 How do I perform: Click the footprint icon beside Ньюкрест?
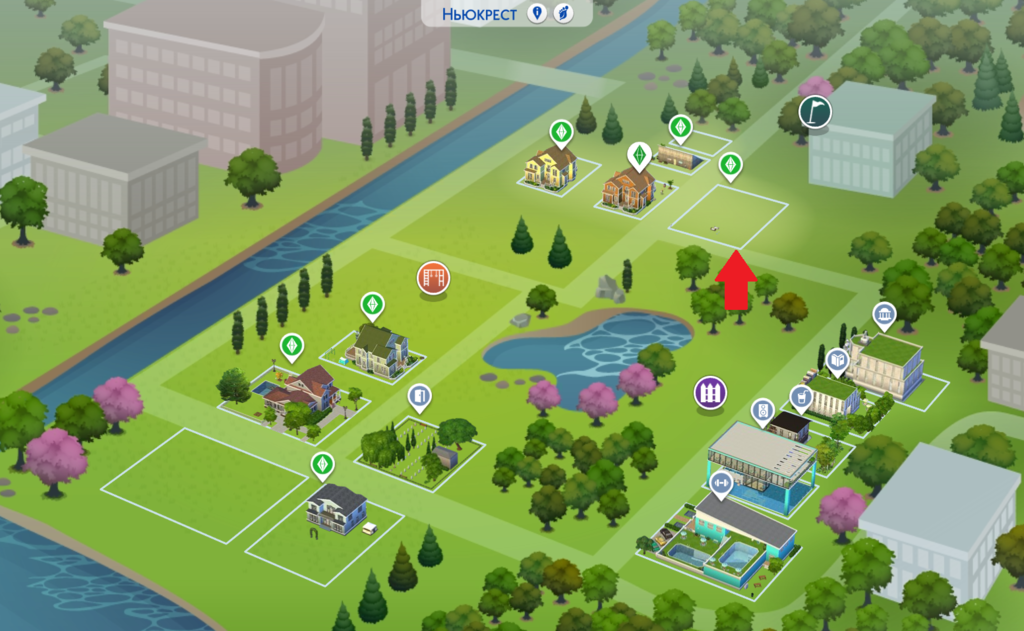click(x=563, y=13)
